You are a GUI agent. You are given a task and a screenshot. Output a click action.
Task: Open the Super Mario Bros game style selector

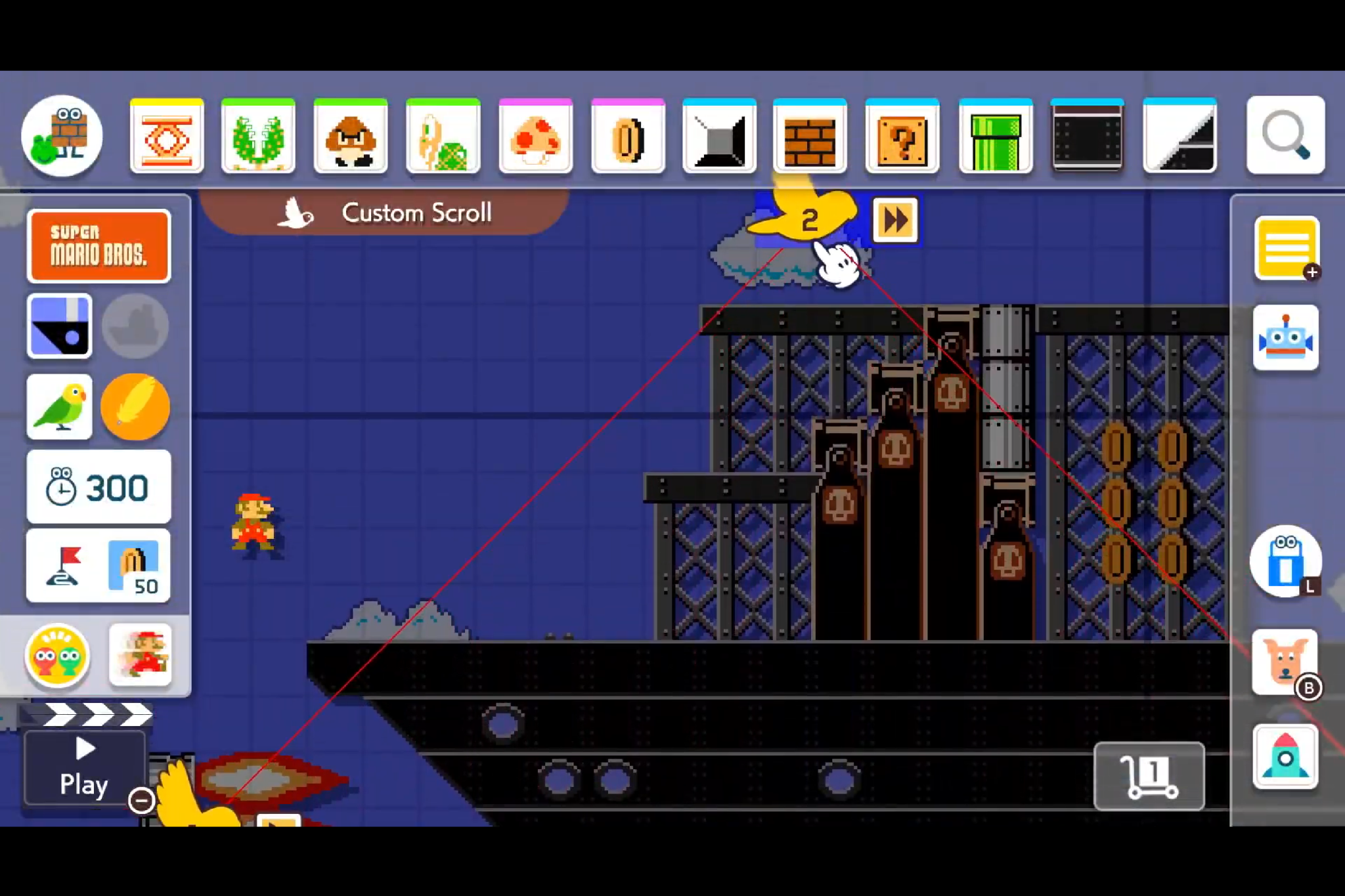pos(99,245)
